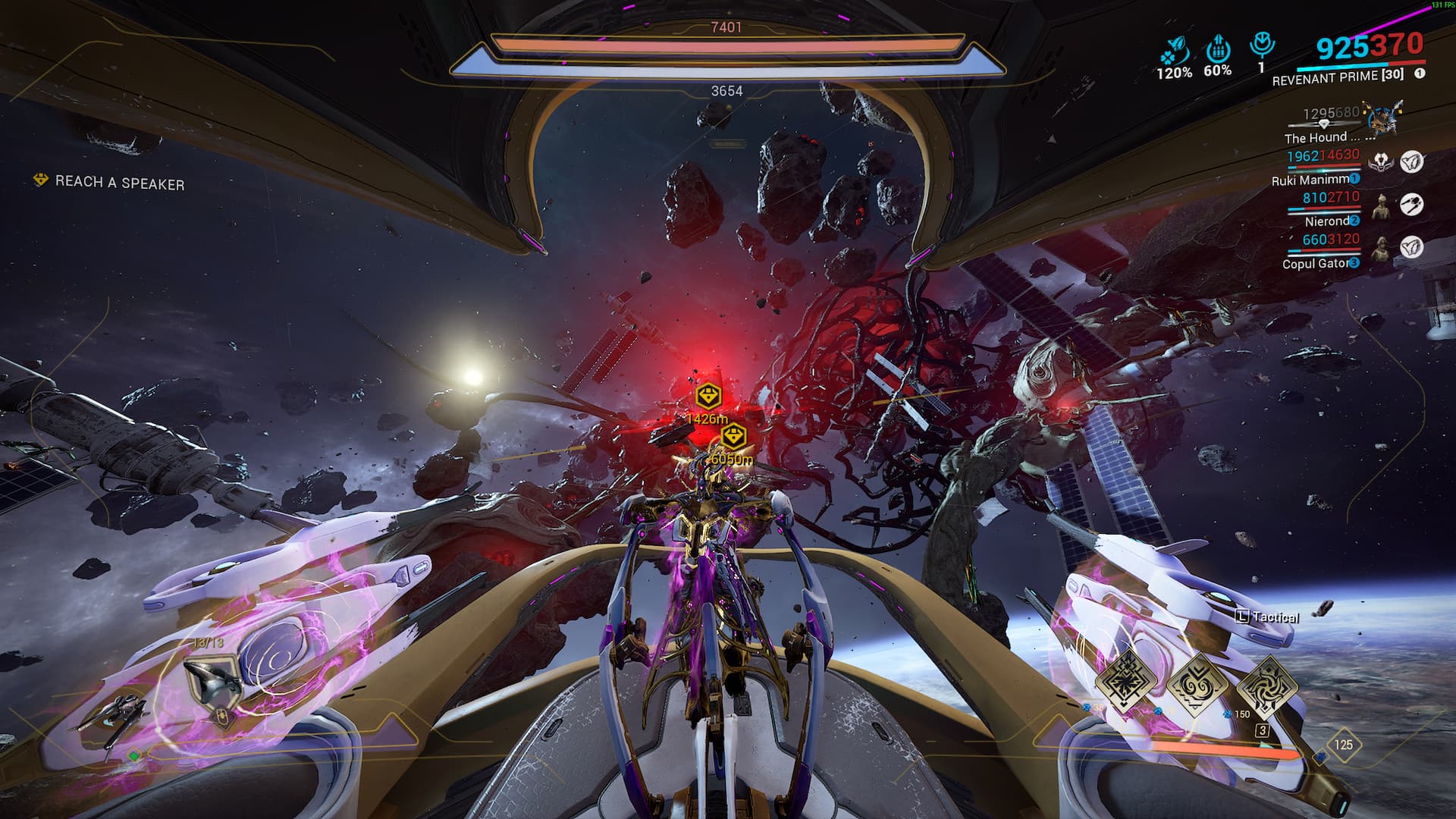Click the 60% upward-arrows buff icon
Screen dimensions: 1456x819
(x=1217, y=49)
